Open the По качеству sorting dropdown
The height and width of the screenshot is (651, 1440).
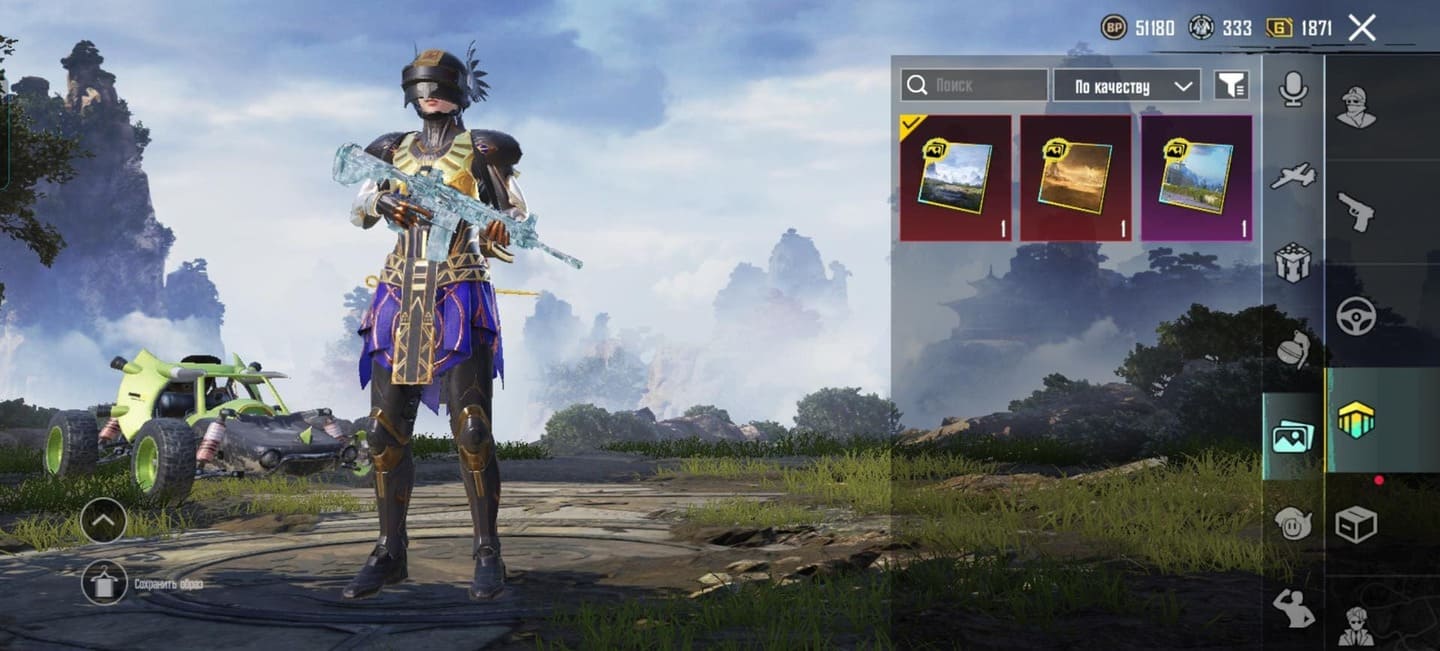point(1126,86)
